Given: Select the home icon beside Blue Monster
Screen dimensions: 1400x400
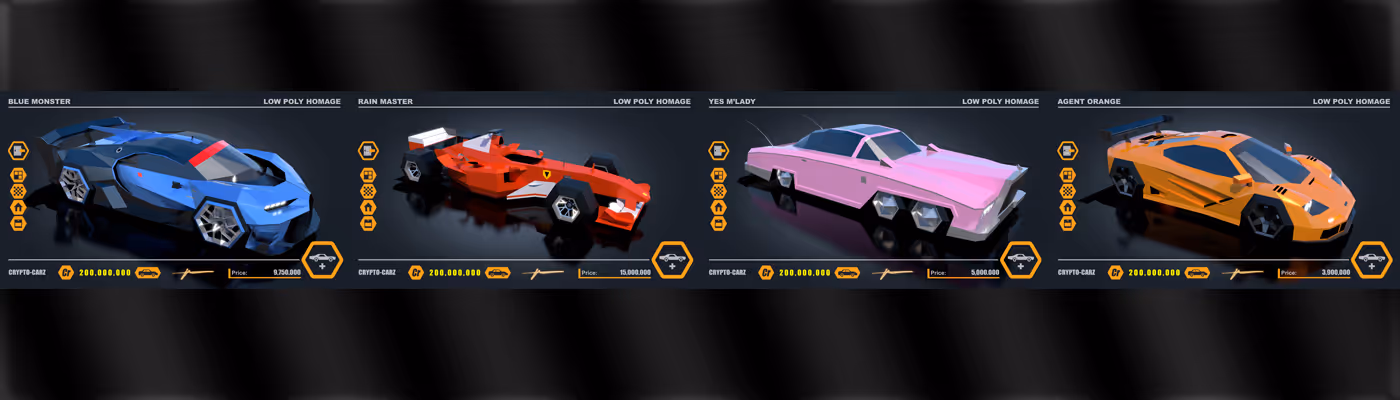Looking at the screenshot, I should [18, 207].
